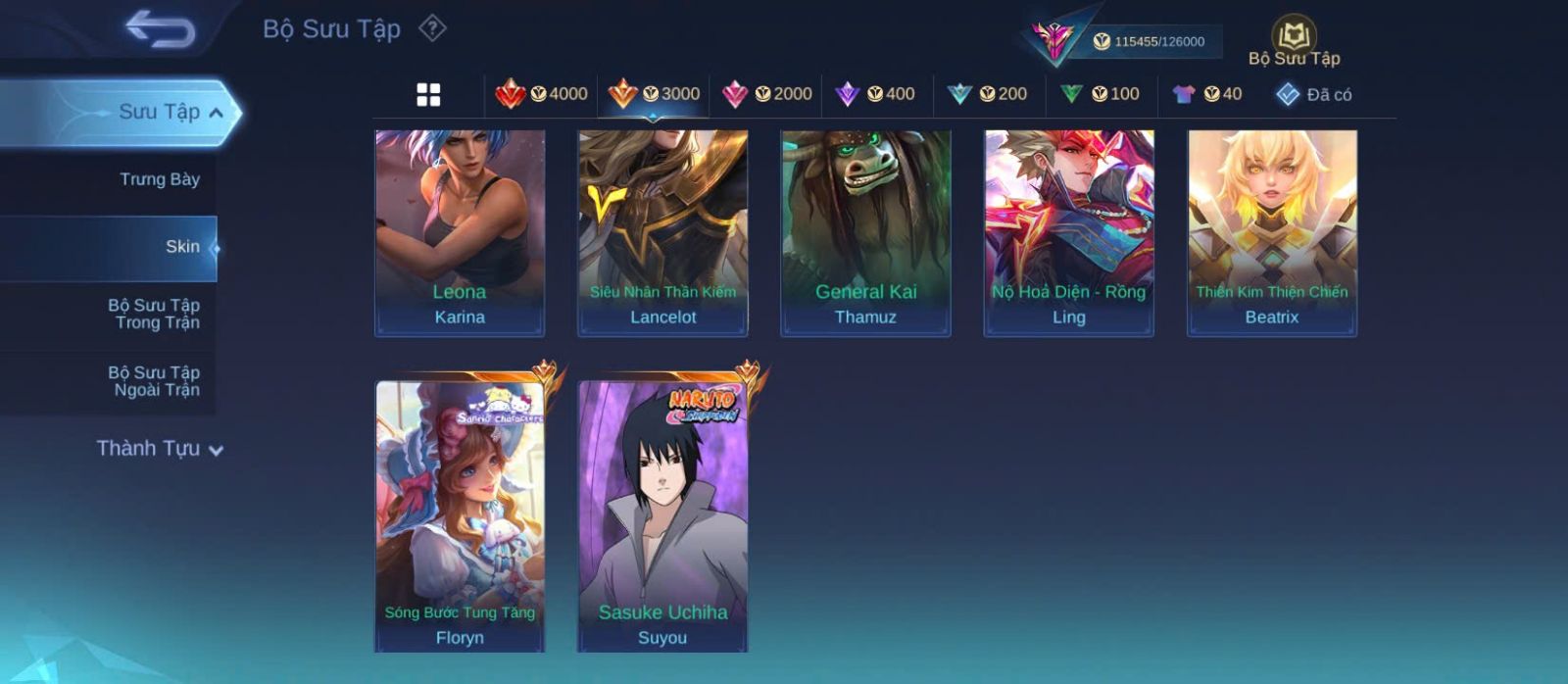Open Bộ Sưu Tập Trong Trận
Viewport: 1568px width, 684px height.
click(x=154, y=314)
